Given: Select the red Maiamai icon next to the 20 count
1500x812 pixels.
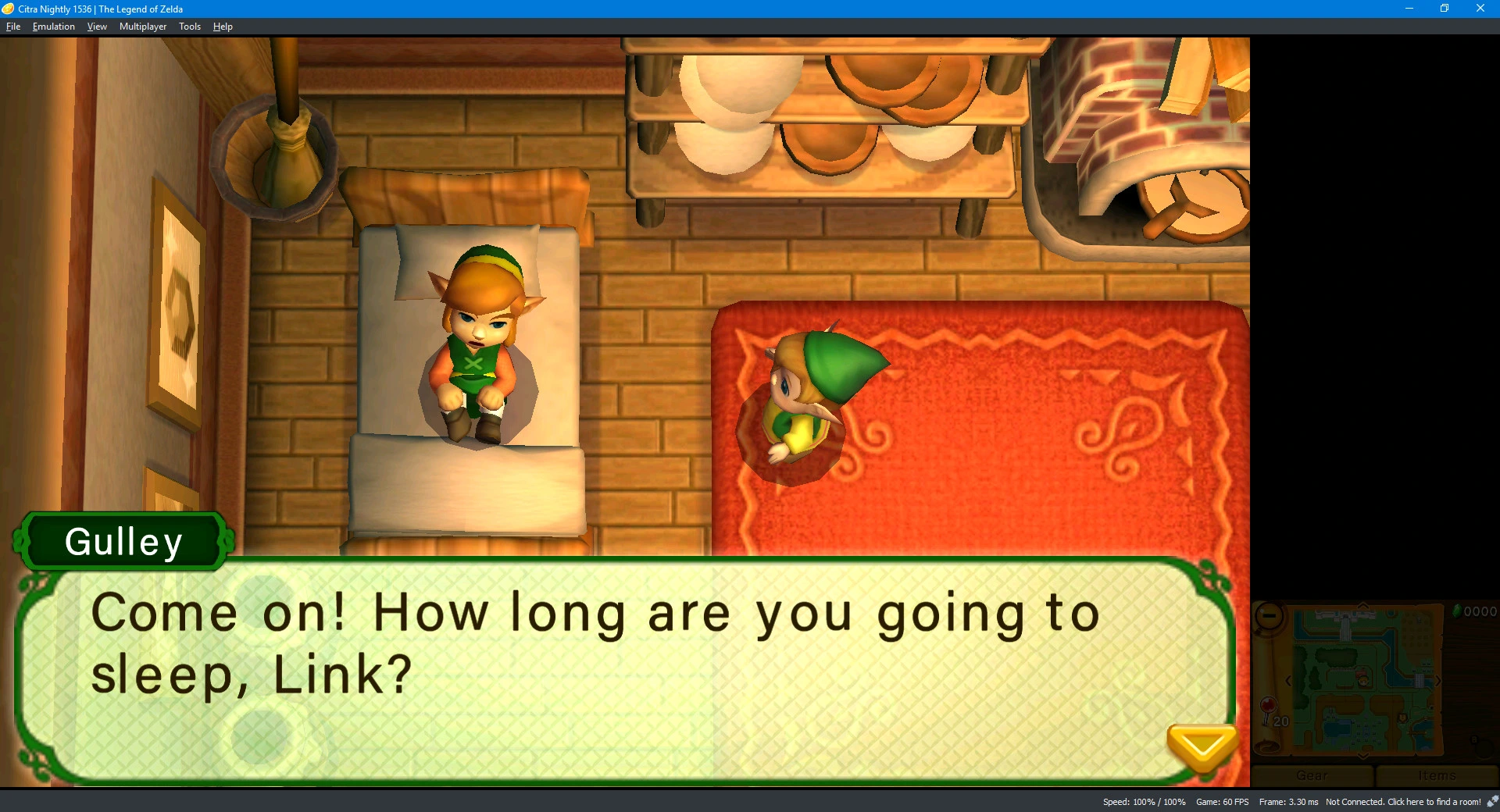Looking at the screenshot, I should [x=1270, y=705].
